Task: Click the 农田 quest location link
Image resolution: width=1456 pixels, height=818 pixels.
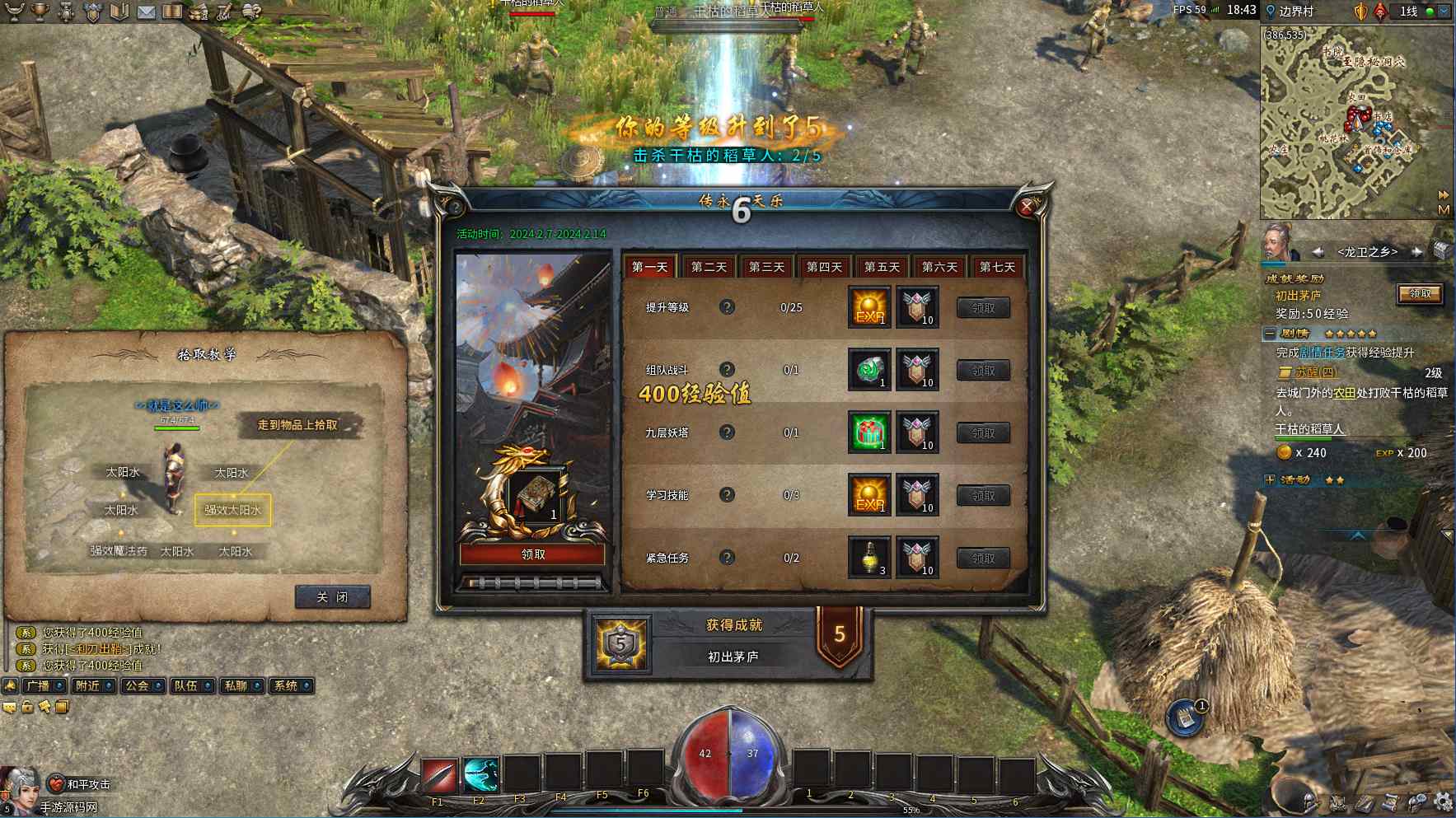Action: pos(1345,393)
